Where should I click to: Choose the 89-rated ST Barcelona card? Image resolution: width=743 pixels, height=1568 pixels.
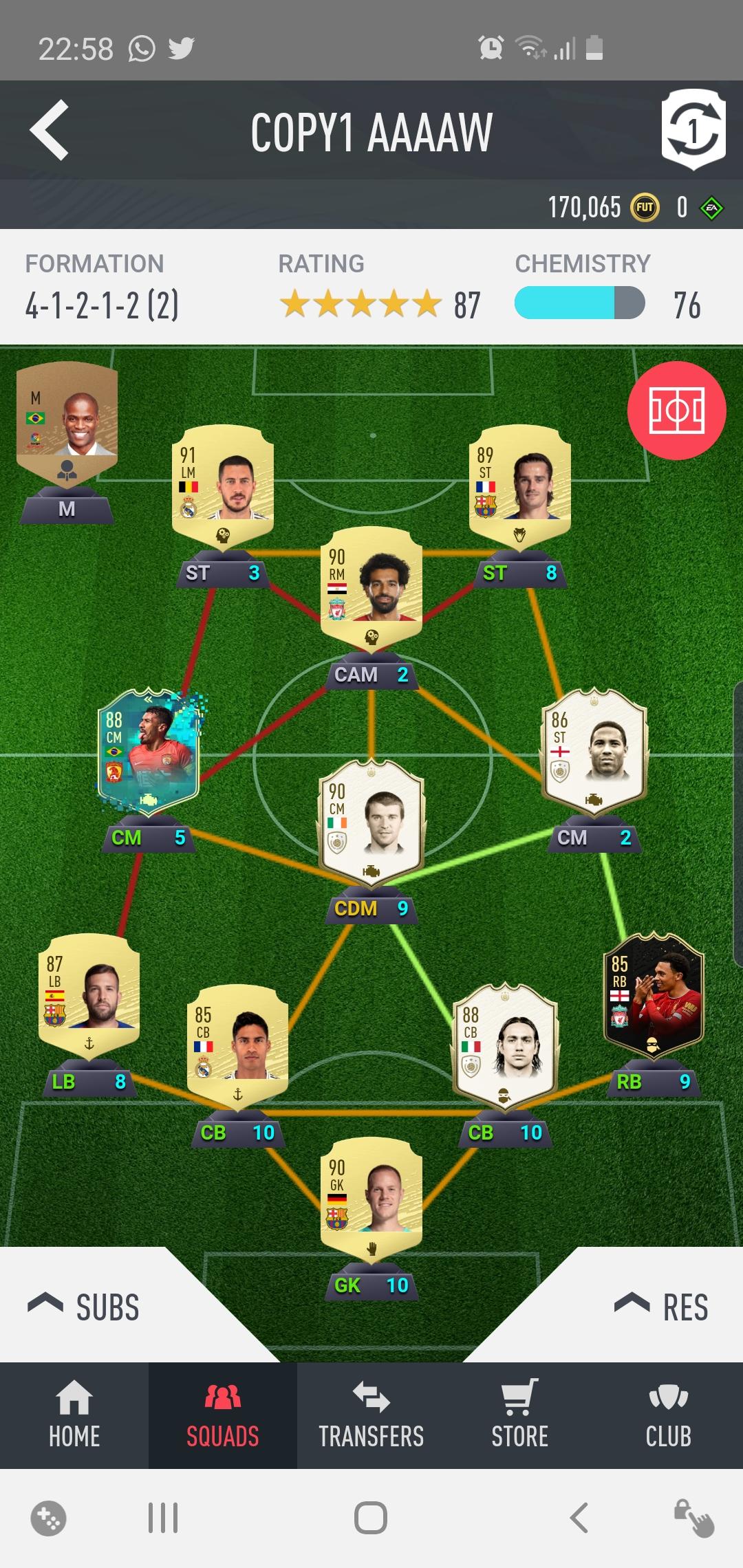(x=519, y=485)
